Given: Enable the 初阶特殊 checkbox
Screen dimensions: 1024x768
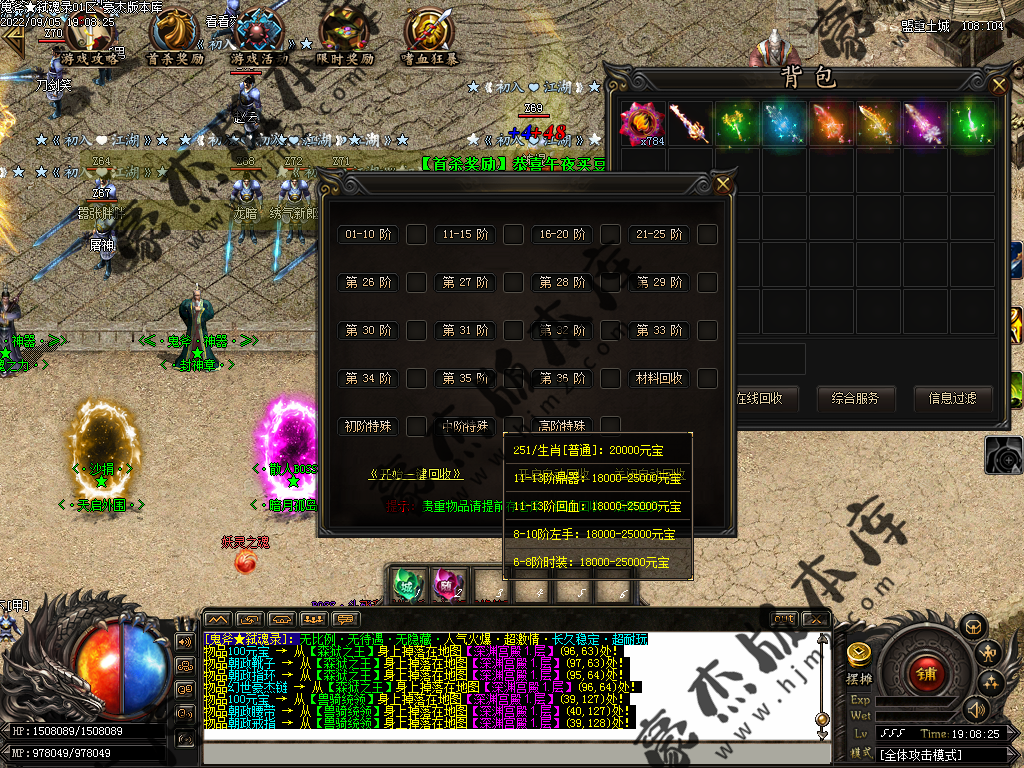Looking at the screenshot, I should [x=416, y=427].
